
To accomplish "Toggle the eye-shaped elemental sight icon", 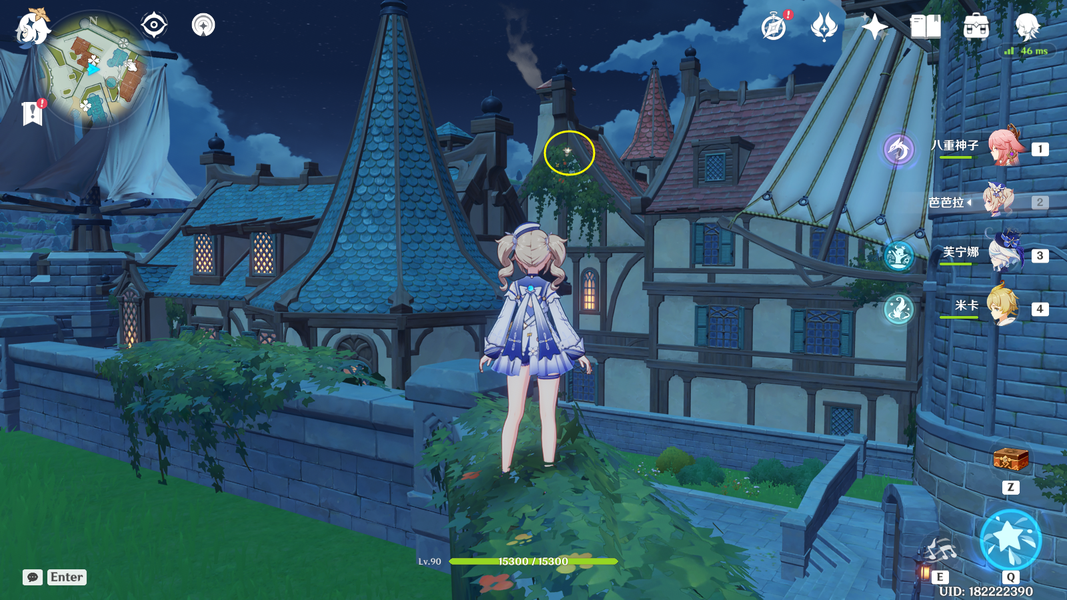I will point(154,25).
